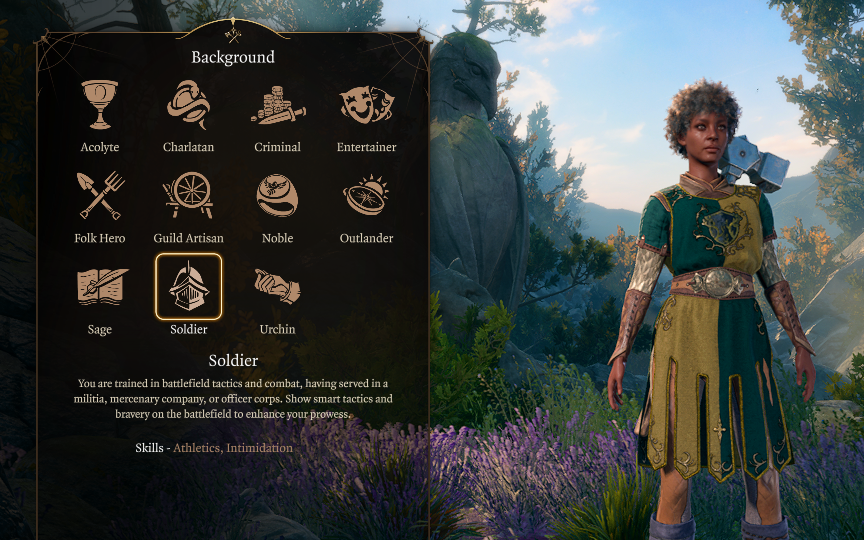This screenshot has width=864, height=540.
Task: Select the Guild Artisan background
Action: coord(188,196)
